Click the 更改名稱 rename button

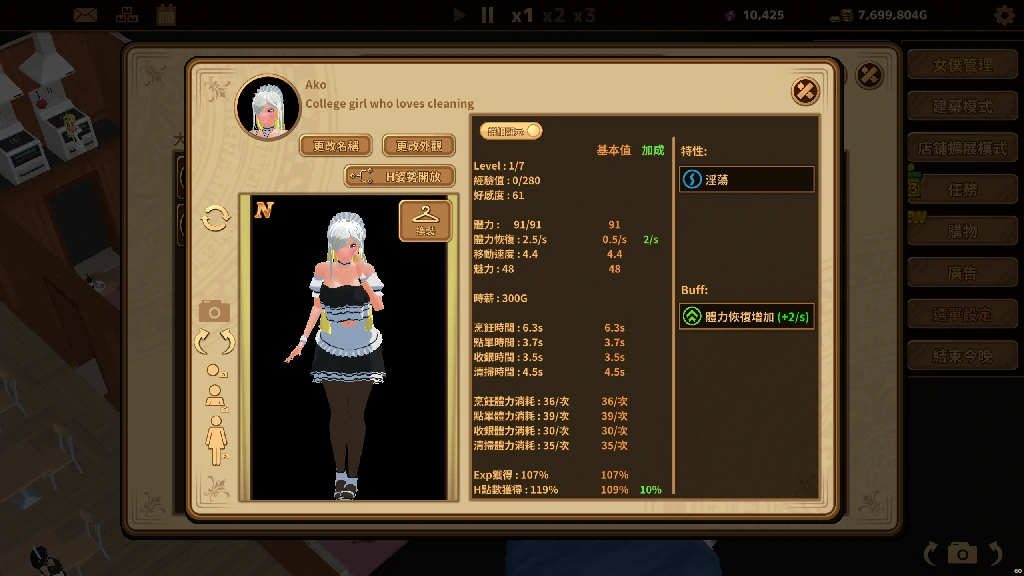pyautogui.click(x=335, y=146)
